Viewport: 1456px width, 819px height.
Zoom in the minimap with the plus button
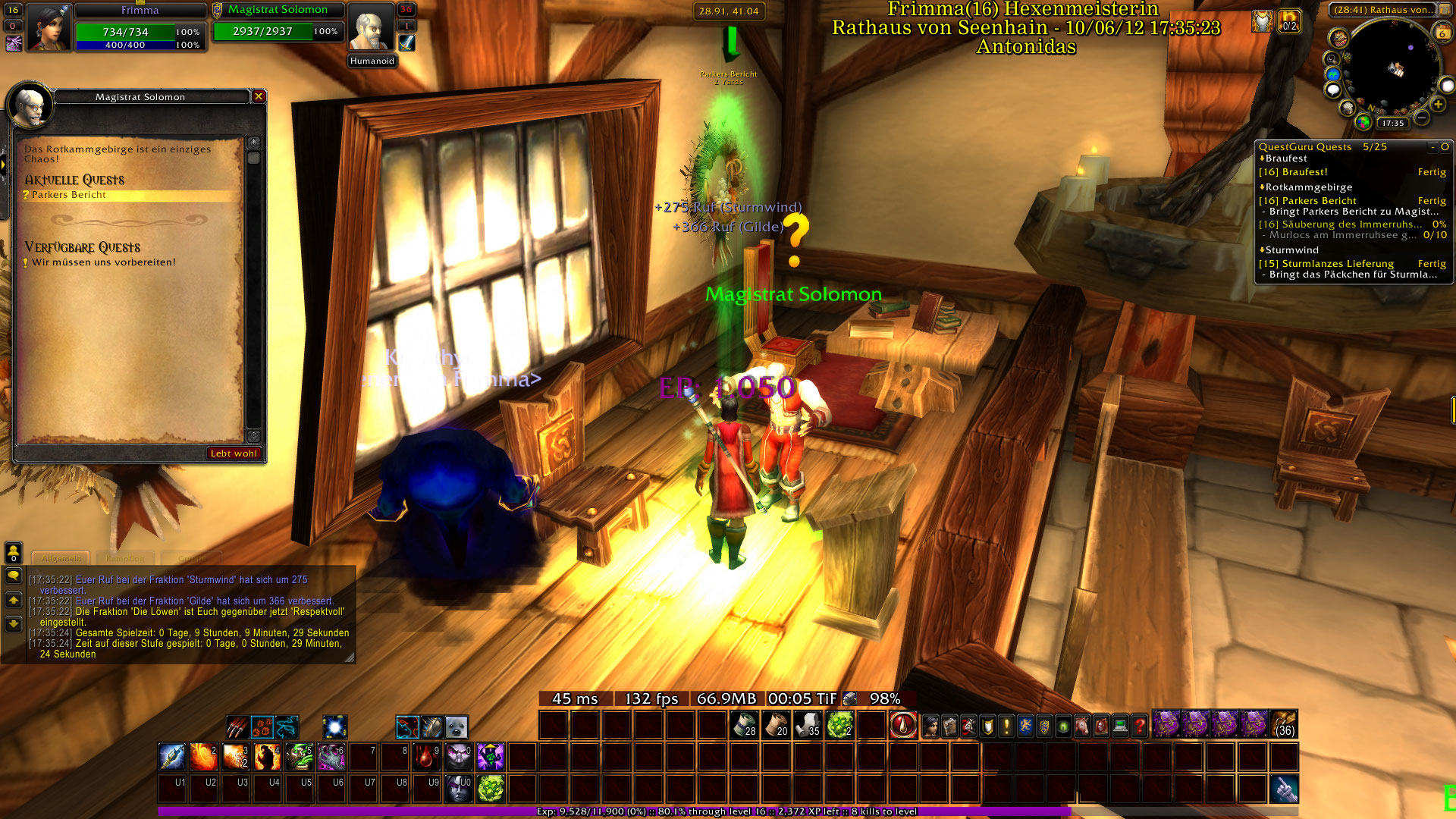click(1438, 105)
